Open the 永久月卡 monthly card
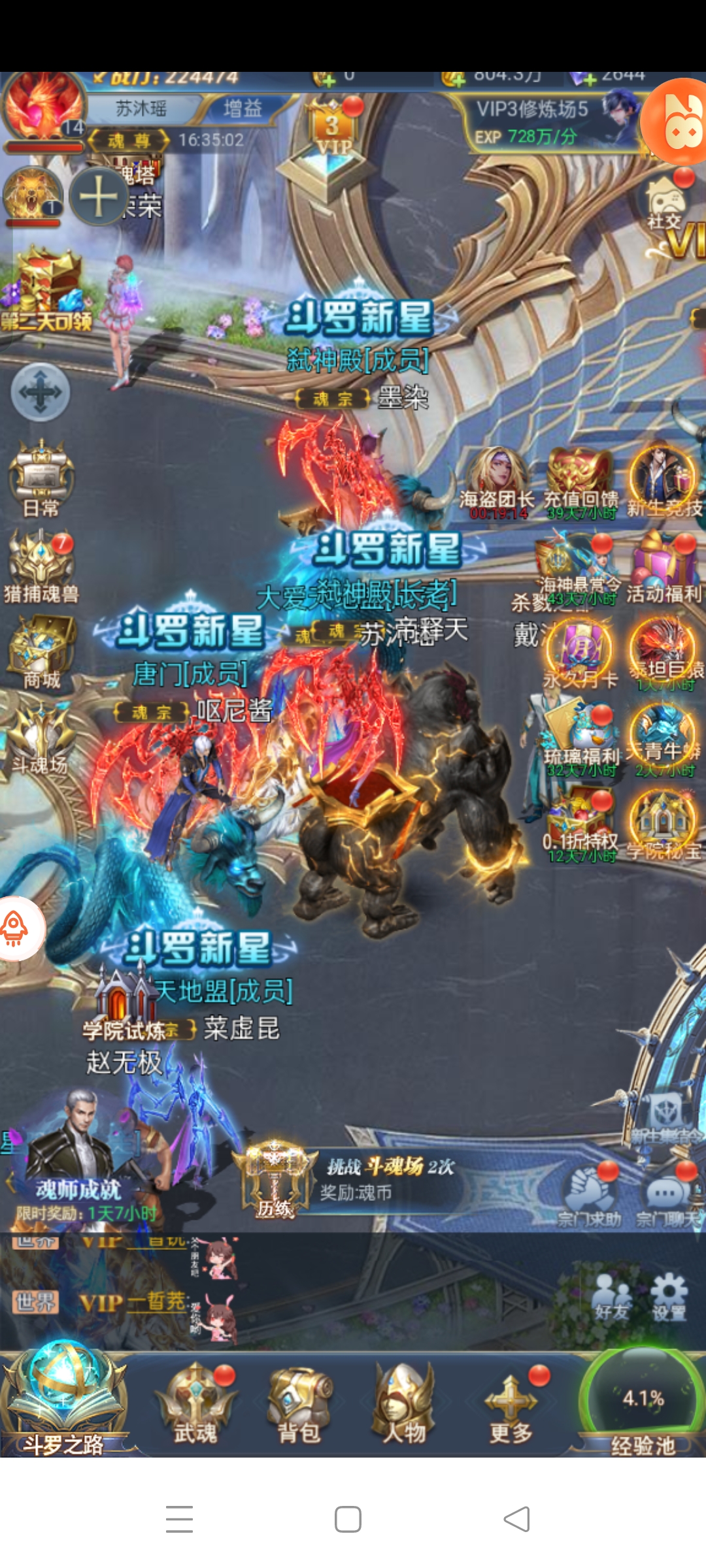The height and width of the screenshot is (1568, 706). 580,653
